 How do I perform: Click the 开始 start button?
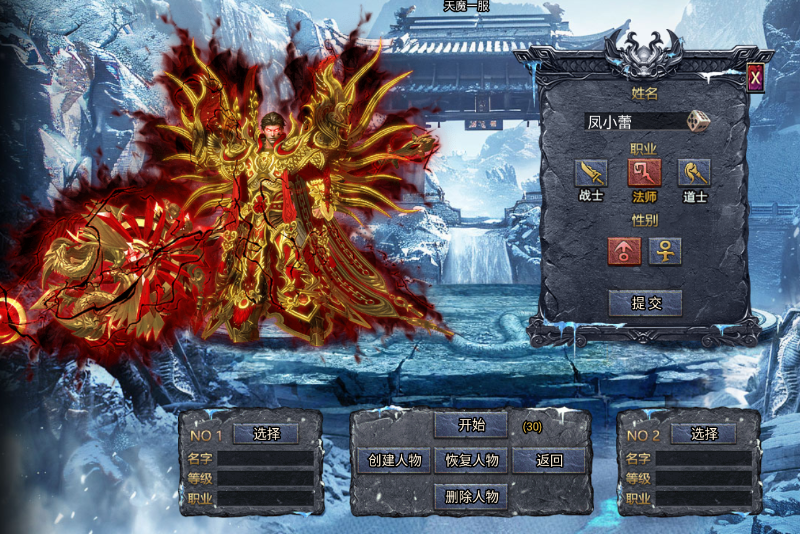471,424
